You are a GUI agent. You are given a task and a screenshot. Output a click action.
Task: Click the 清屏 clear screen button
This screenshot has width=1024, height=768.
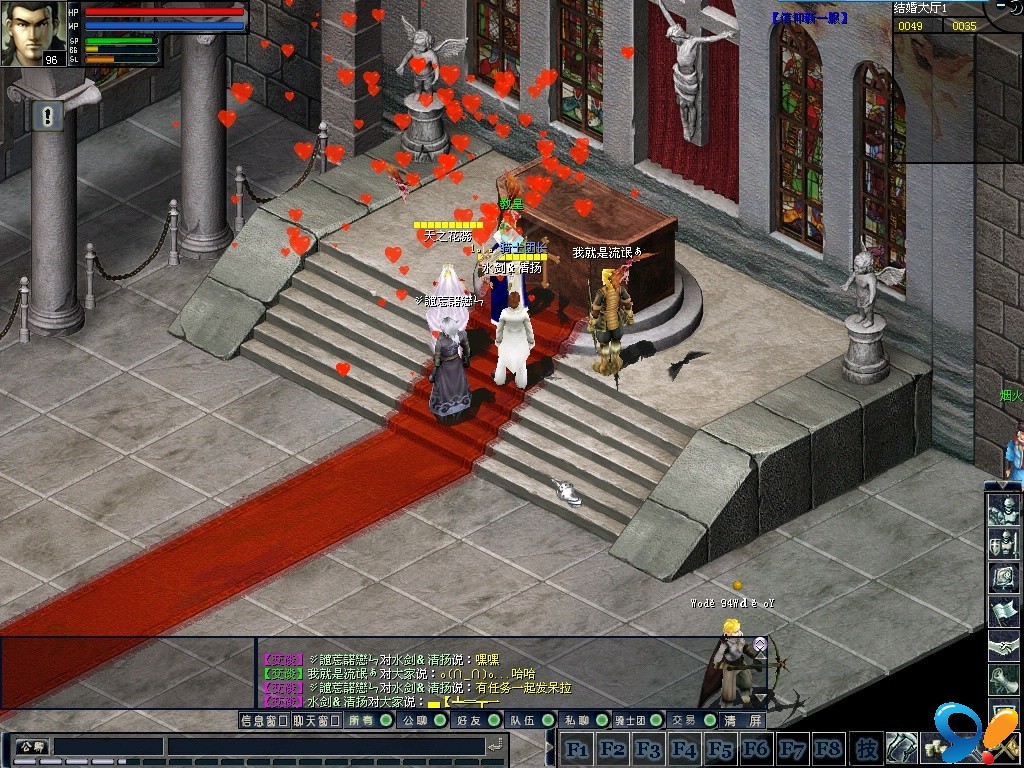[744, 720]
